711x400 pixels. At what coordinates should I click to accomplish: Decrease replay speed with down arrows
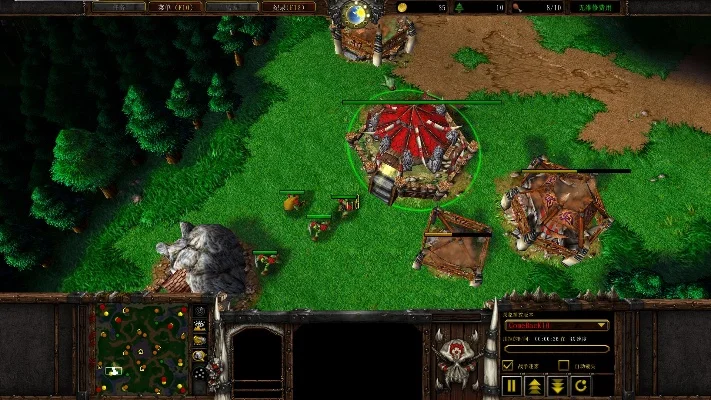point(558,385)
